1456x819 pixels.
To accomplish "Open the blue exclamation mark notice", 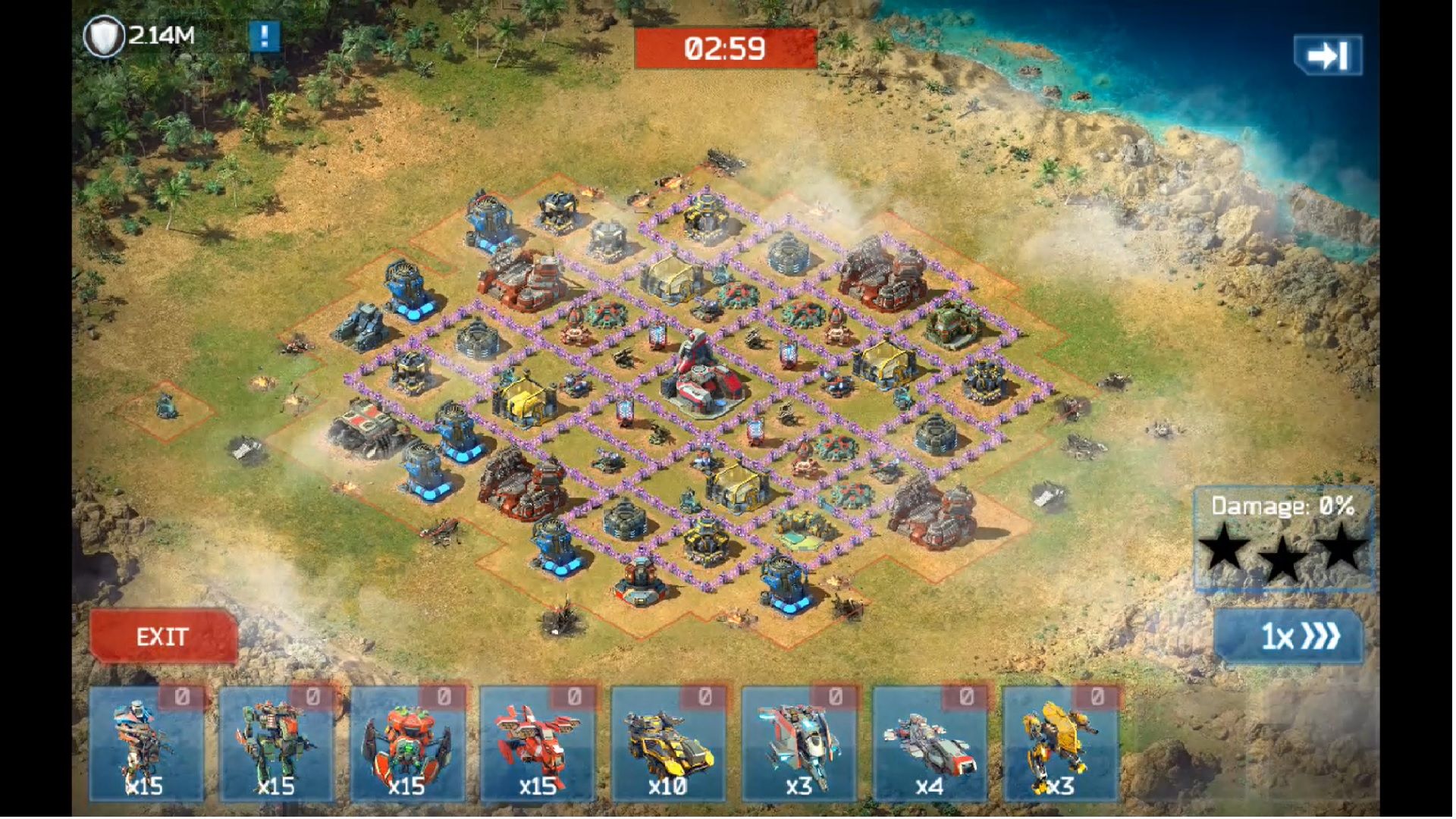I will 264,36.
